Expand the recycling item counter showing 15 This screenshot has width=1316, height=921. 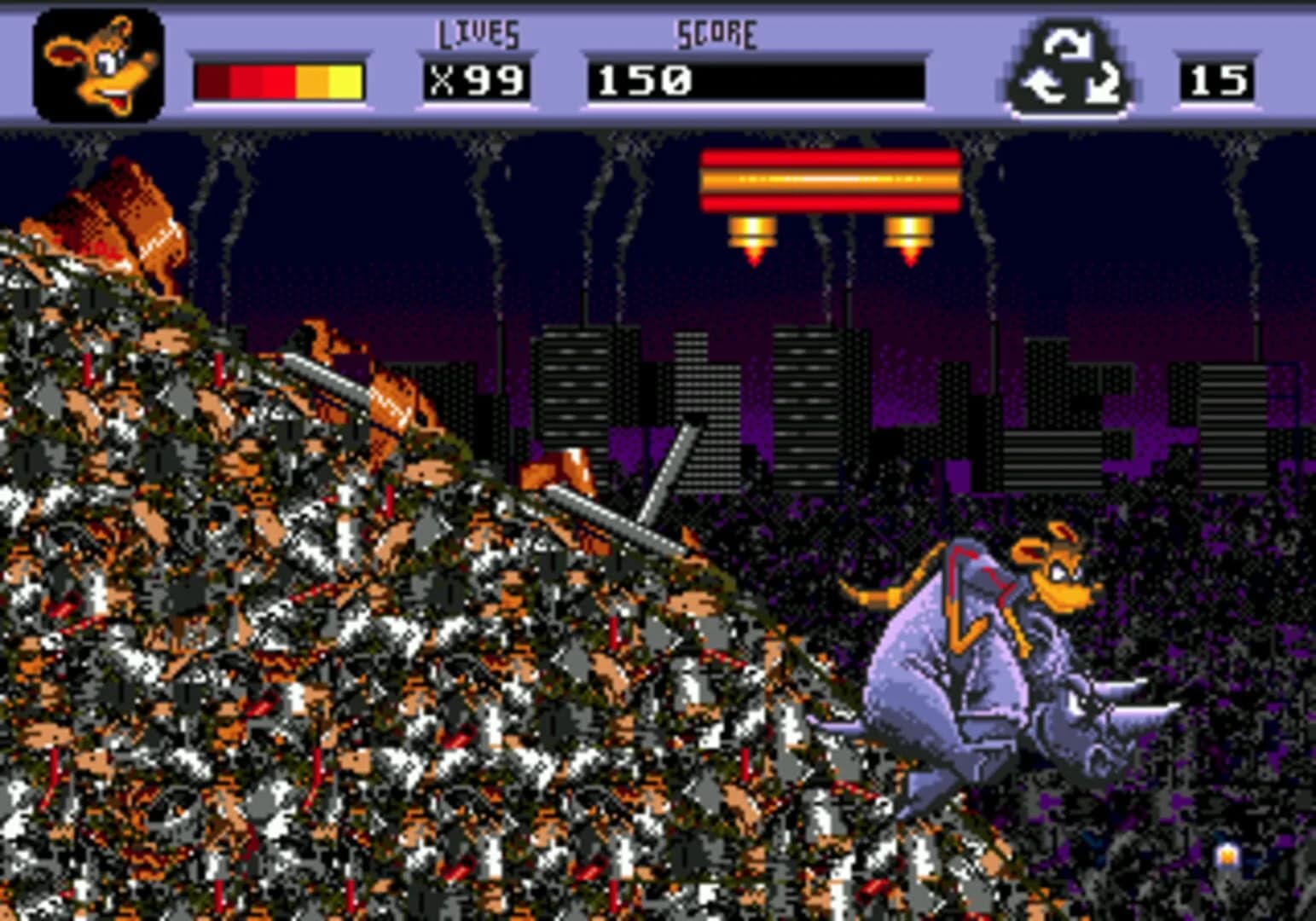pyautogui.click(x=1220, y=81)
